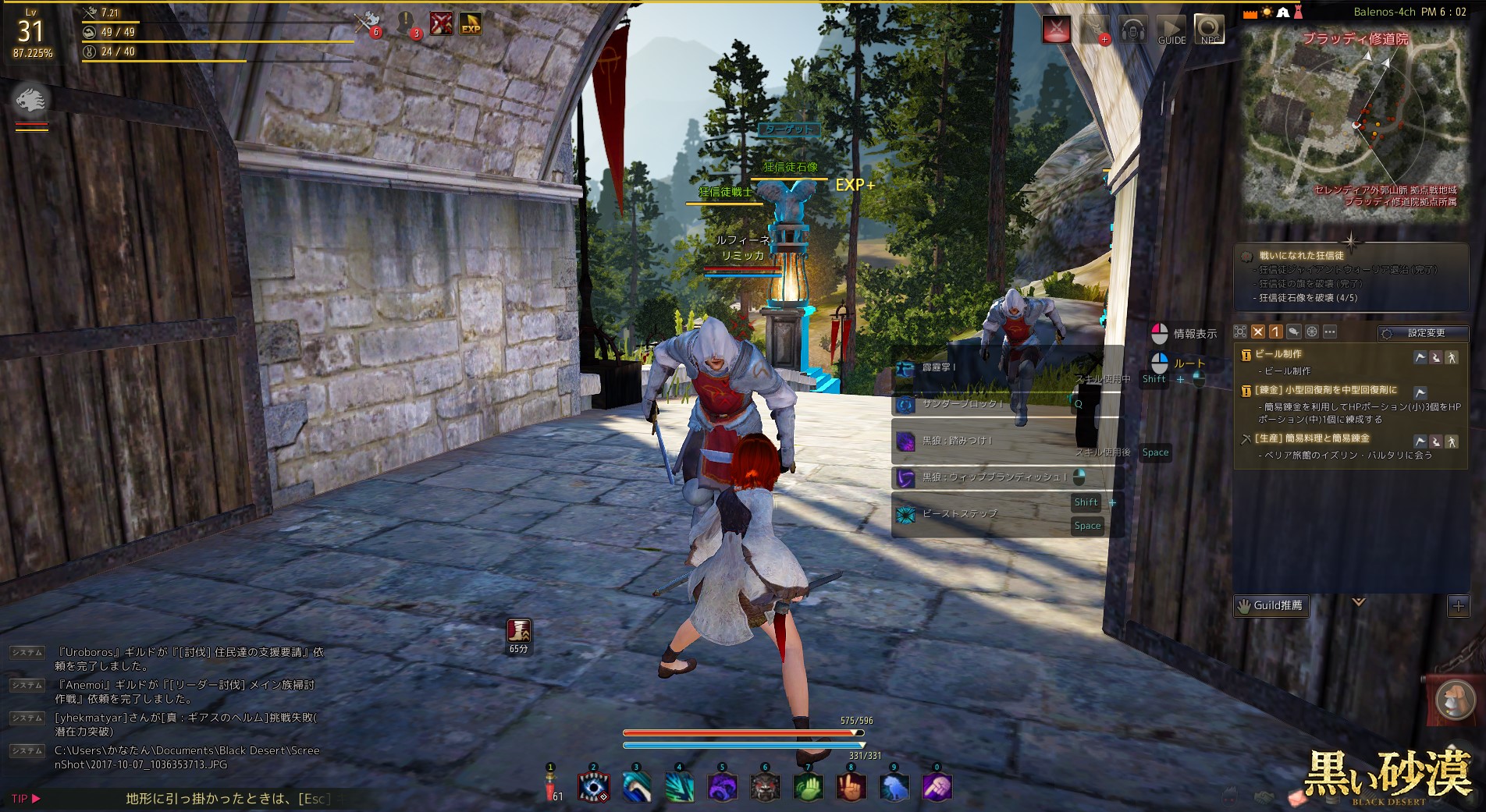The width and height of the screenshot is (1486, 812).
Task: Click the EXP buff icon
Action: (471, 24)
